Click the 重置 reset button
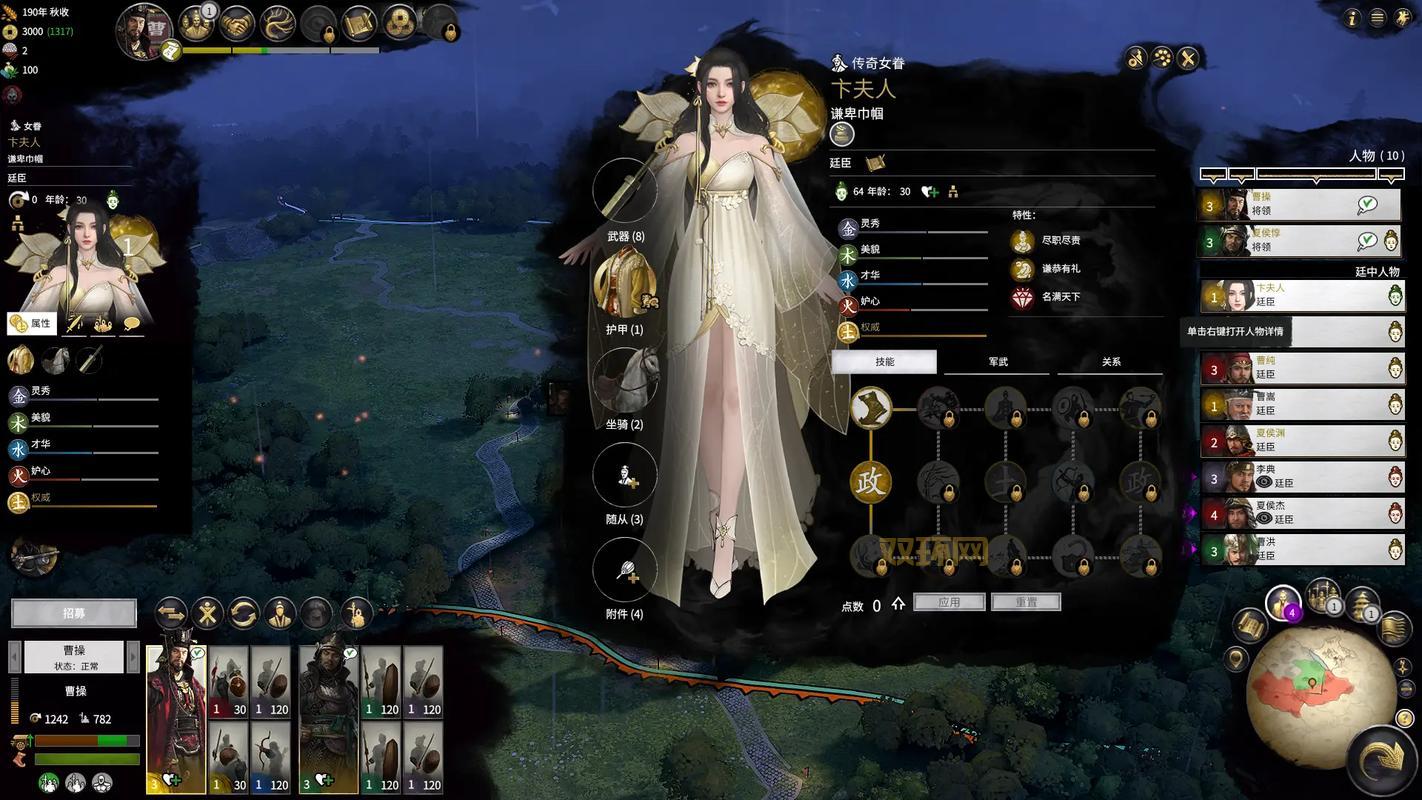 pos(1025,603)
